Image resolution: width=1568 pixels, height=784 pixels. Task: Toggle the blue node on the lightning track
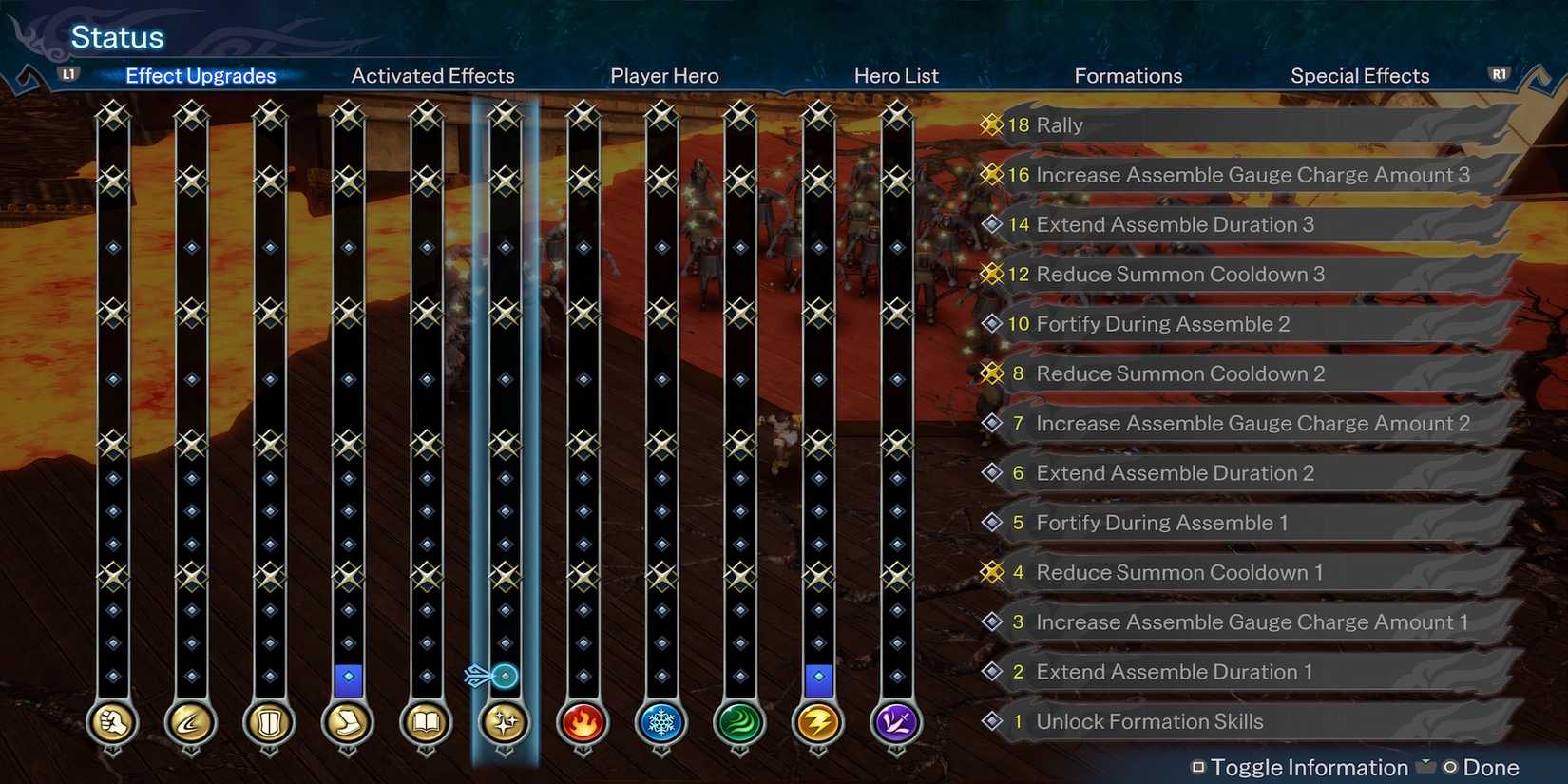817,678
